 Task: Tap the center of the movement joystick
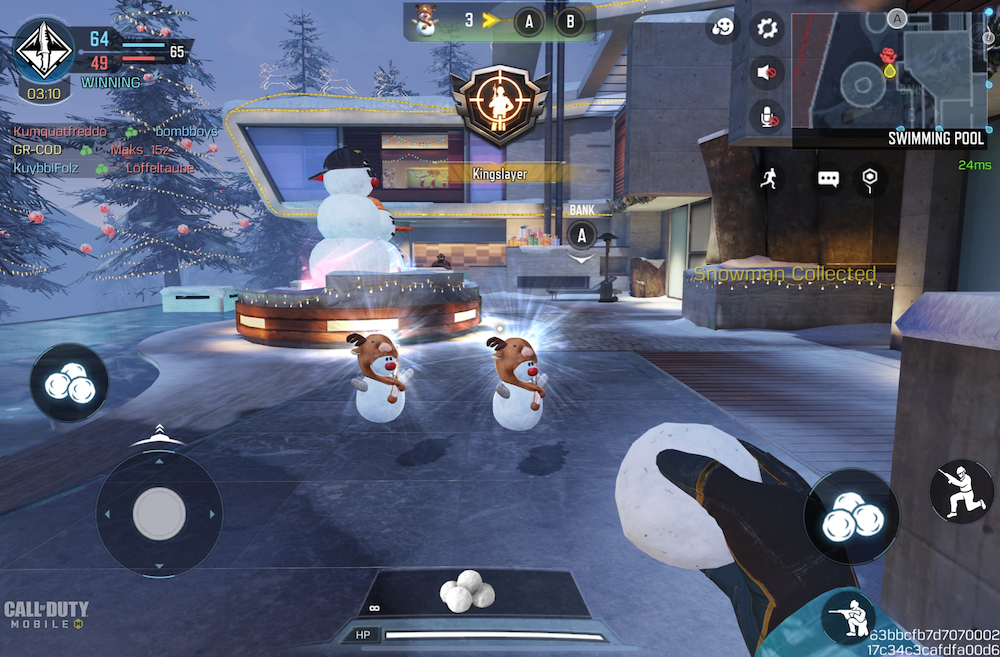159,513
